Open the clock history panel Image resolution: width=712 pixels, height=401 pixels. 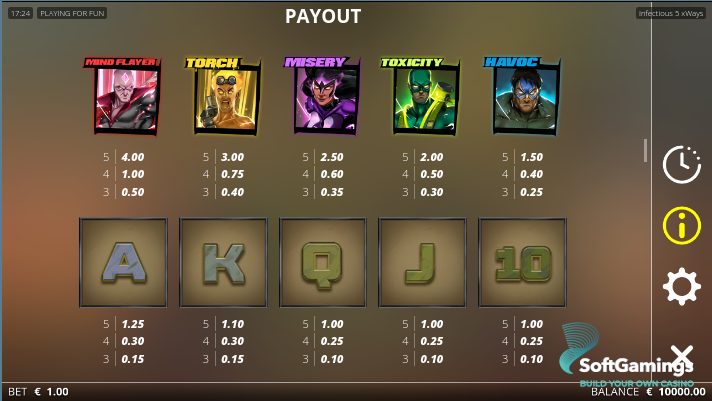tap(681, 164)
